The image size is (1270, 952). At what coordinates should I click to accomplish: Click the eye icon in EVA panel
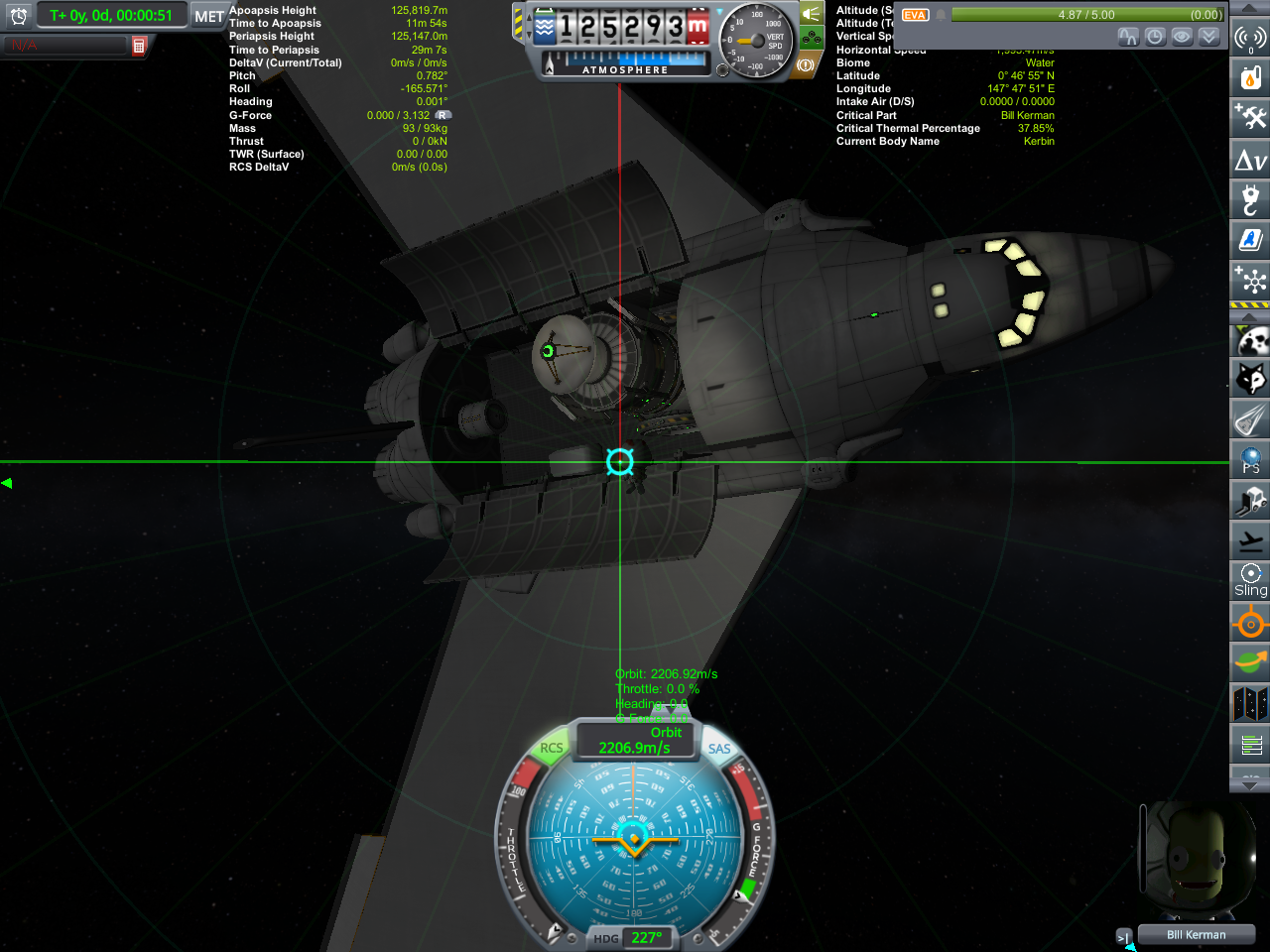click(x=1182, y=37)
